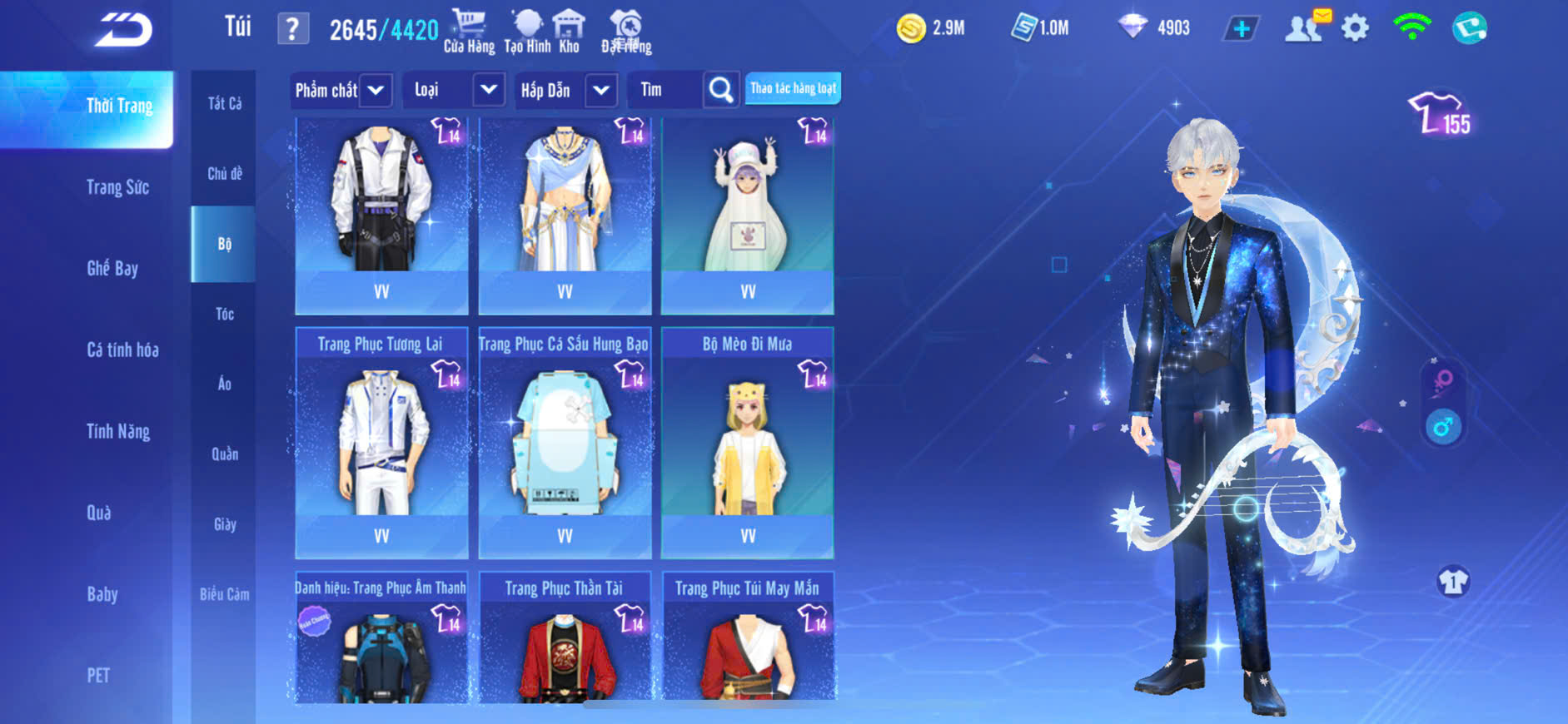Pick the Bộ Mèo Đi Mưa outfit

tap(747, 441)
